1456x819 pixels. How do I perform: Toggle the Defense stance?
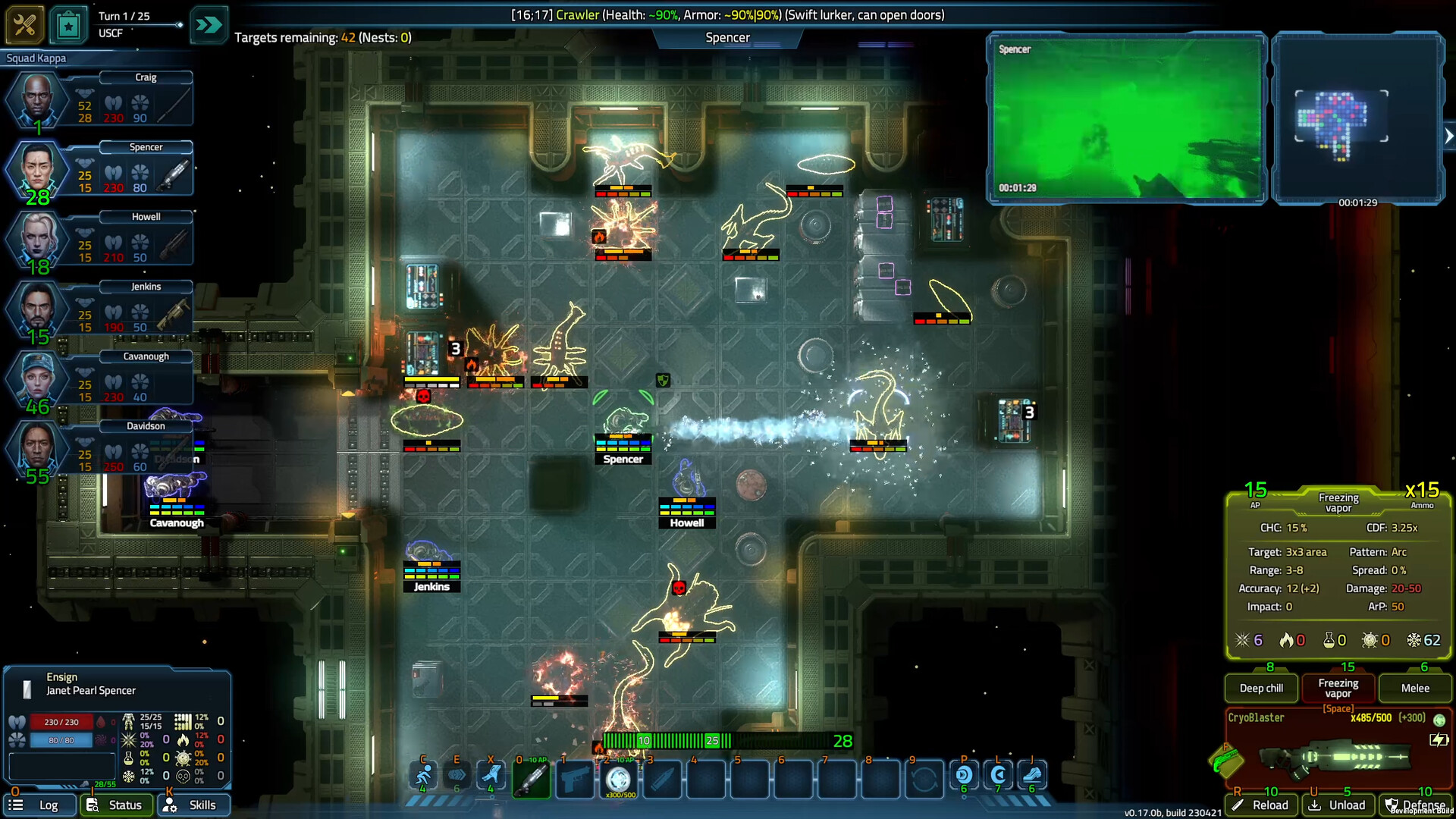(1415, 805)
